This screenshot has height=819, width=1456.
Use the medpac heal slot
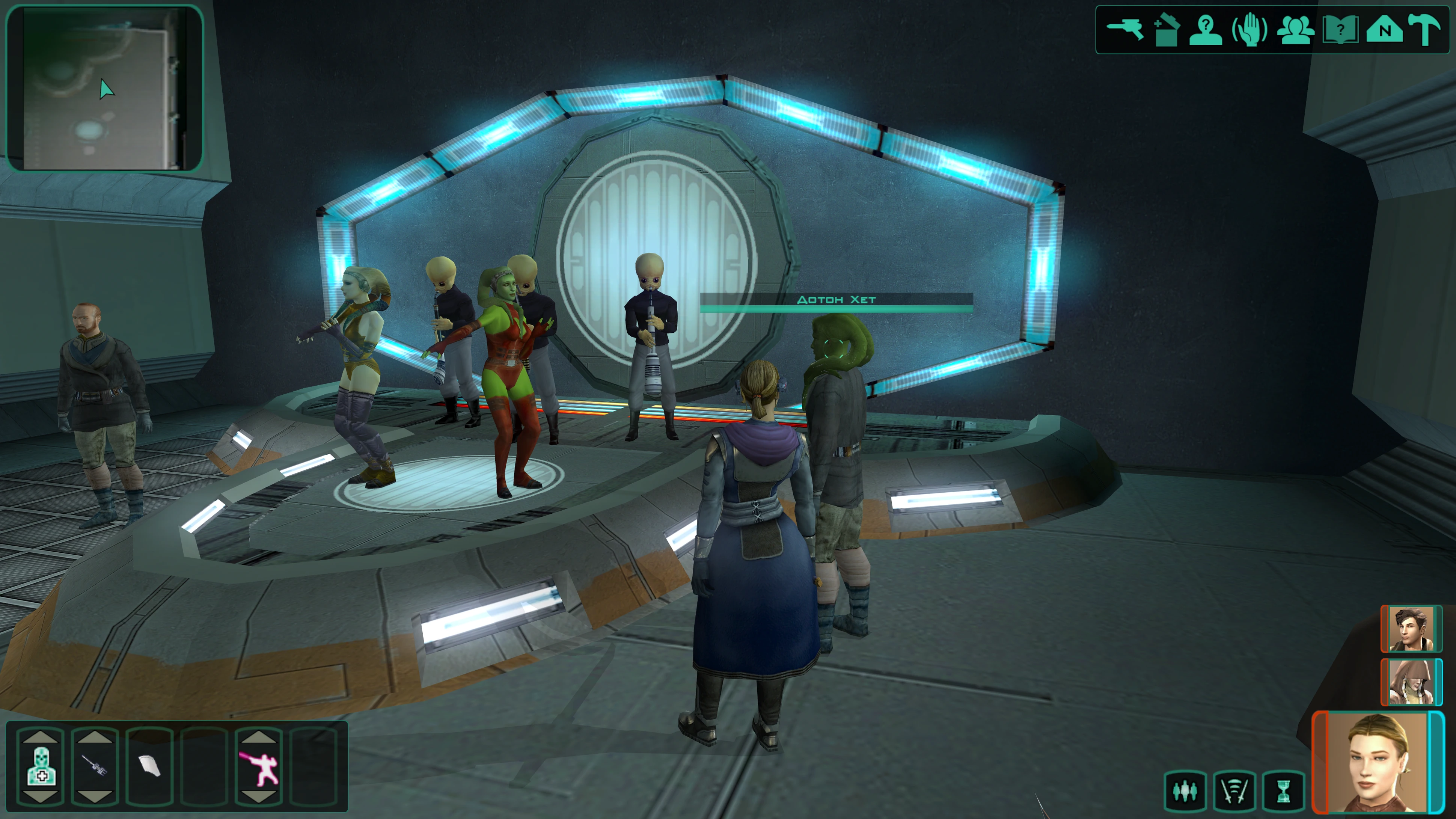[x=41, y=766]
